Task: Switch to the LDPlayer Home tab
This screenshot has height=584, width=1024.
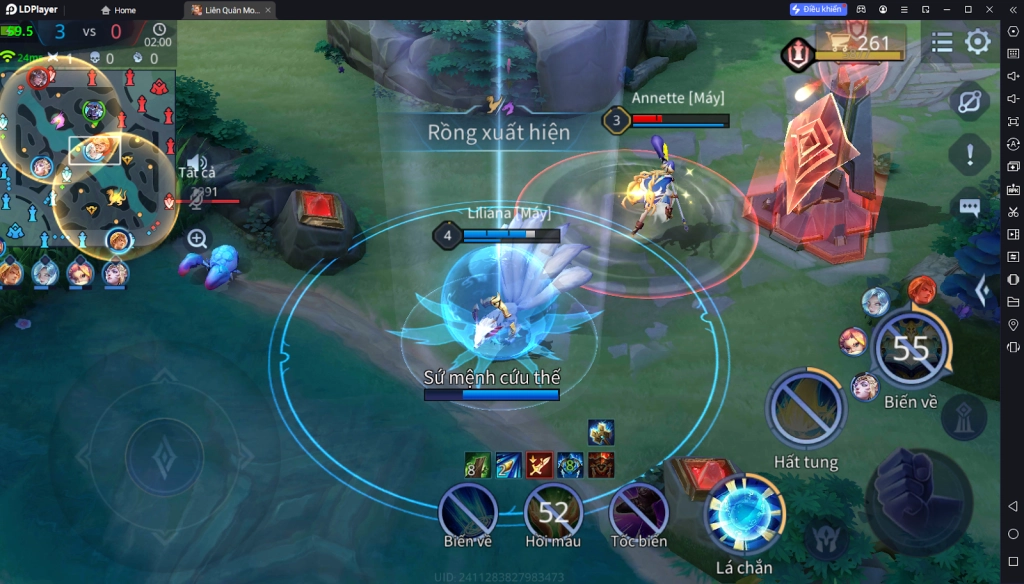Action: point(118,10)
